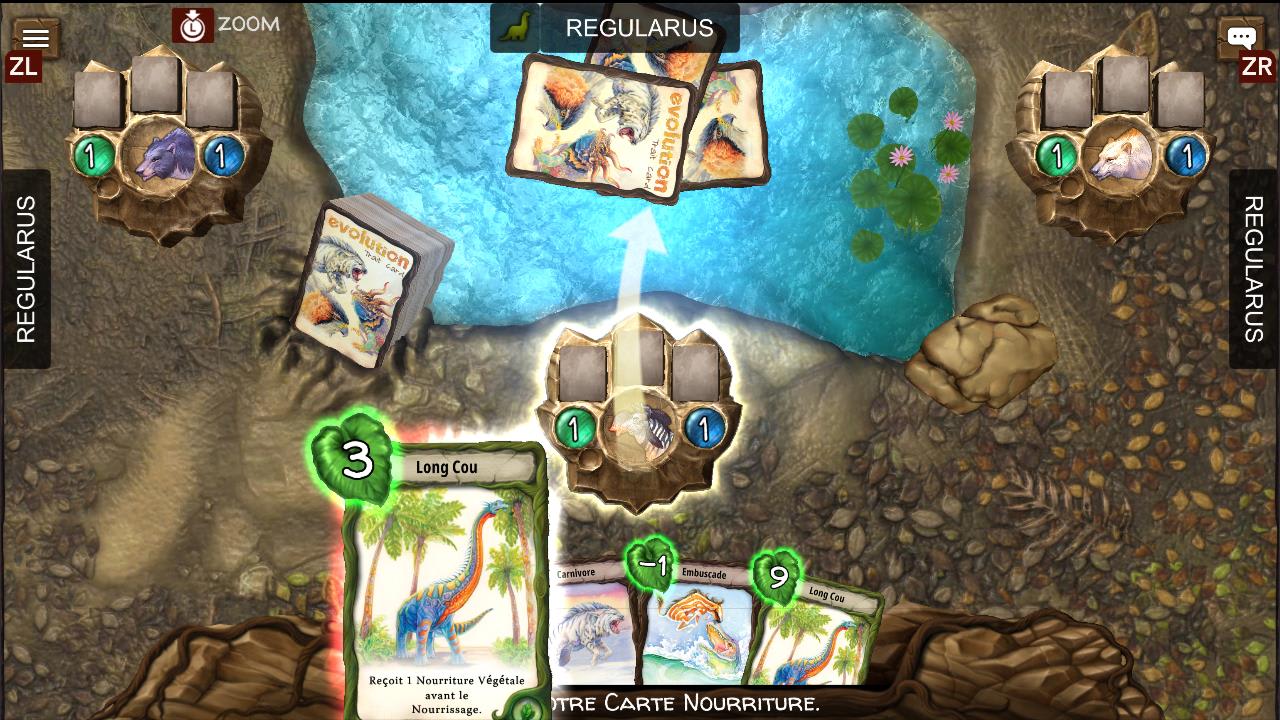Screen dimensions: 1280x720
Task: Select the white bear avatar on the right player board
Action: (x=1120, y=156)
